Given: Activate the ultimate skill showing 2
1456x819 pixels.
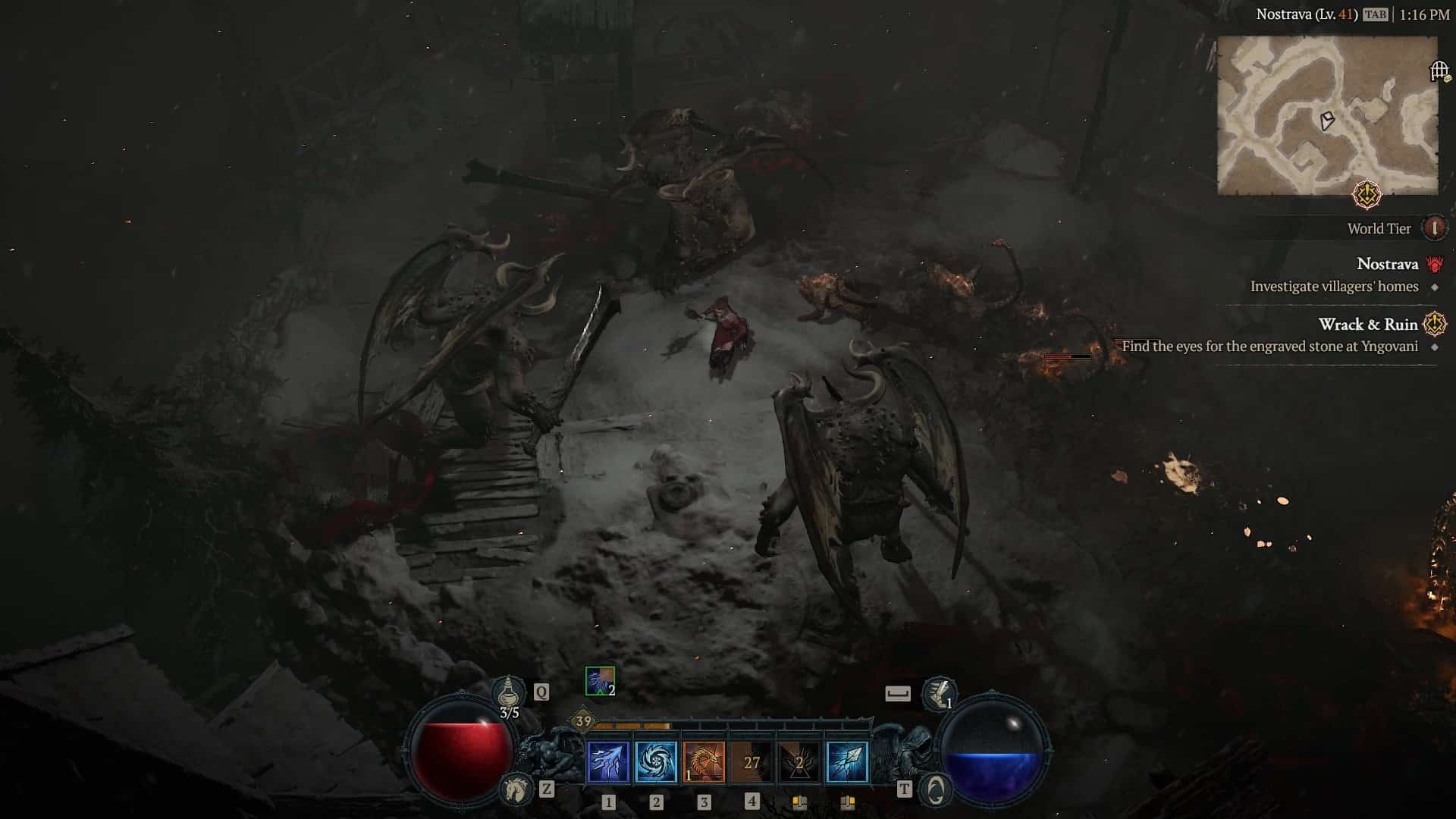Looking at the screenshot, I should coord(799,764).
